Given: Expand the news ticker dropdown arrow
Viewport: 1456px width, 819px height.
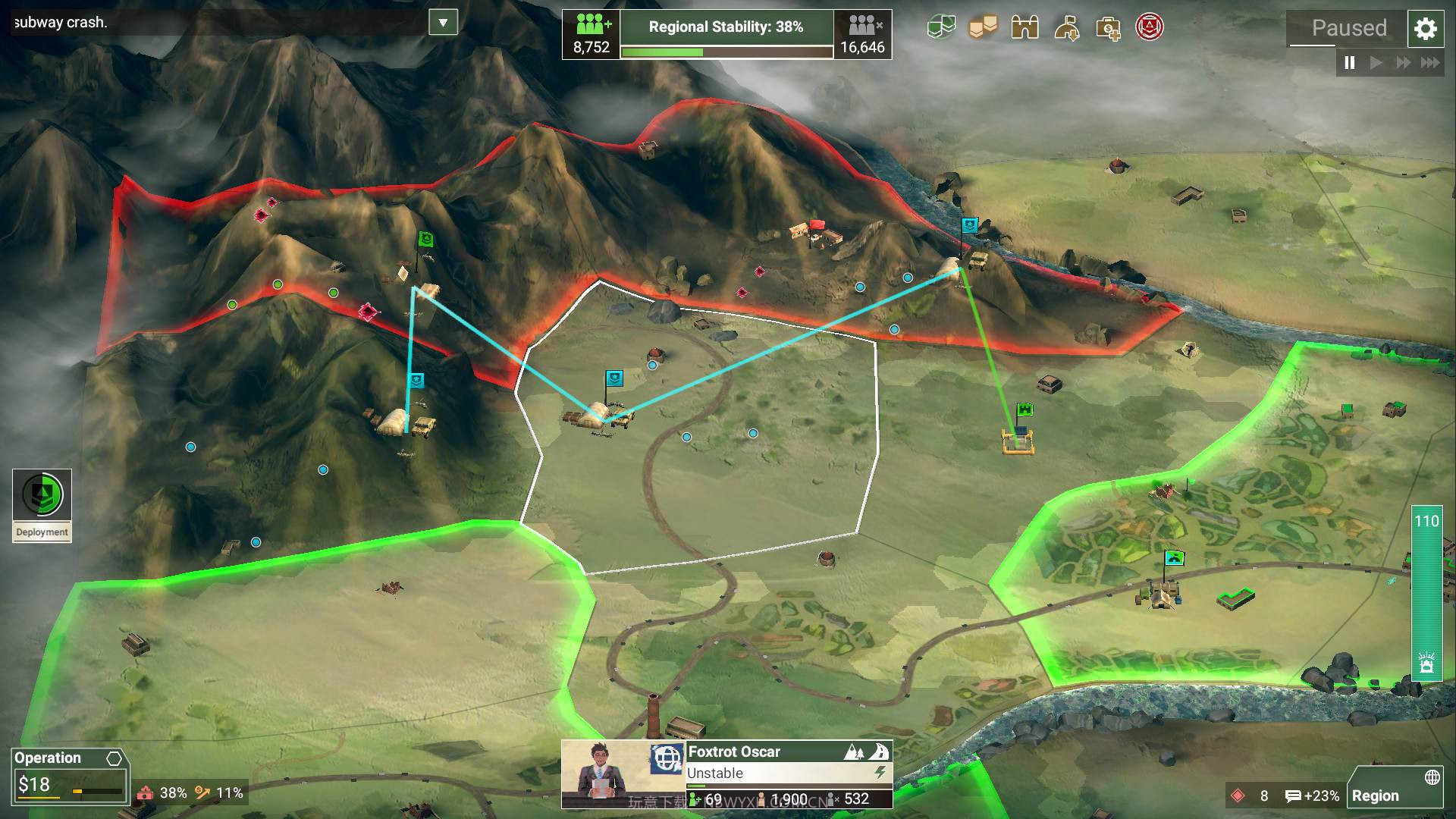Looking at the screenshot, I should pos(443,22).
